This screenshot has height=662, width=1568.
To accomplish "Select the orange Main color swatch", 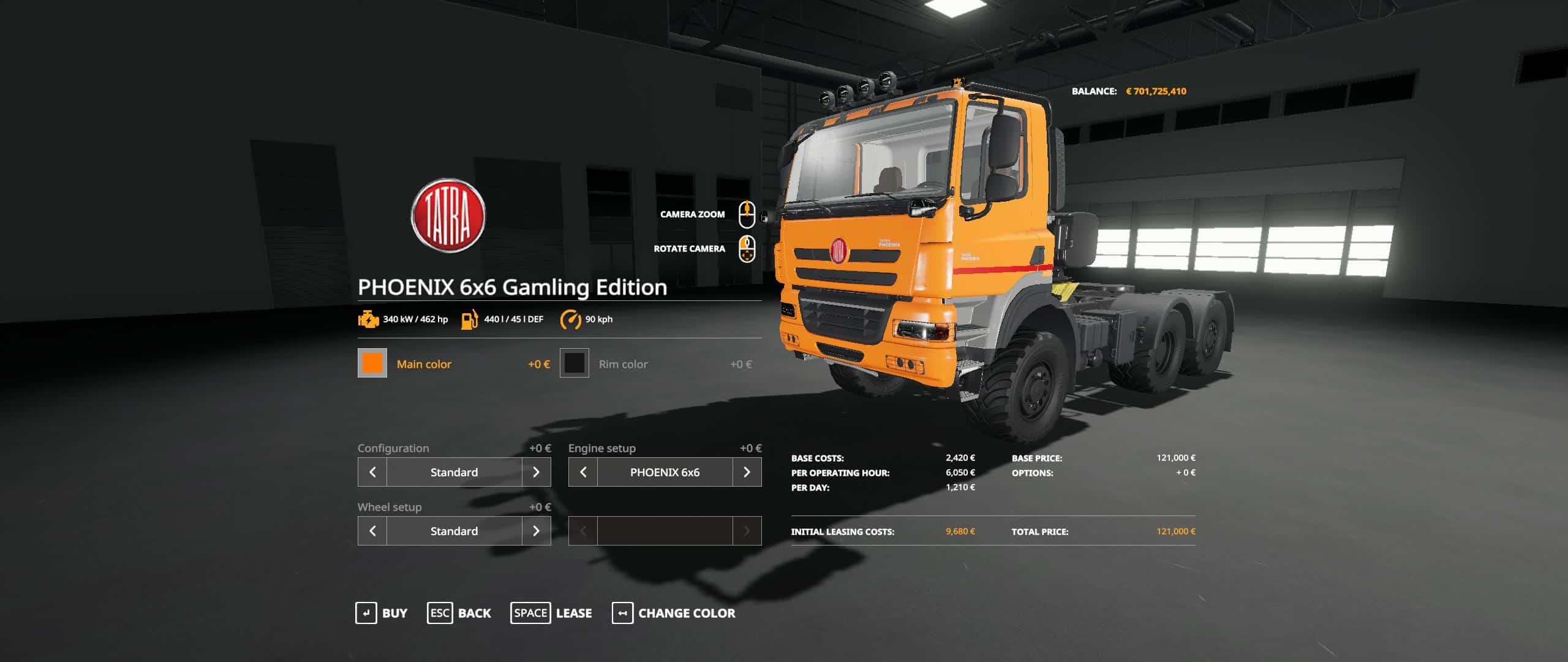I will pos(372,363).
